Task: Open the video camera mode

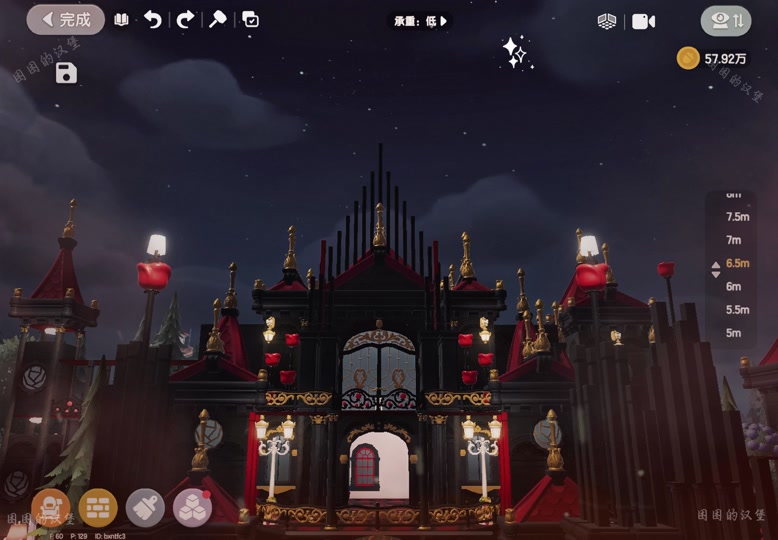Action: tap(643, 21)
